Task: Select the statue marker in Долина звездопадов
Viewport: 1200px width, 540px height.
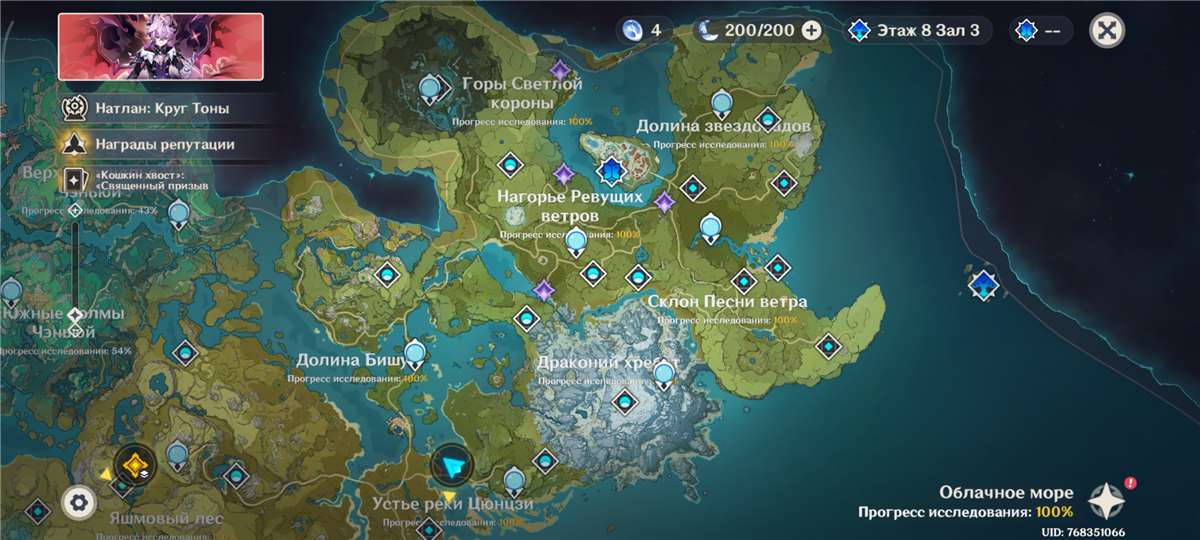Action: (722, 102)
